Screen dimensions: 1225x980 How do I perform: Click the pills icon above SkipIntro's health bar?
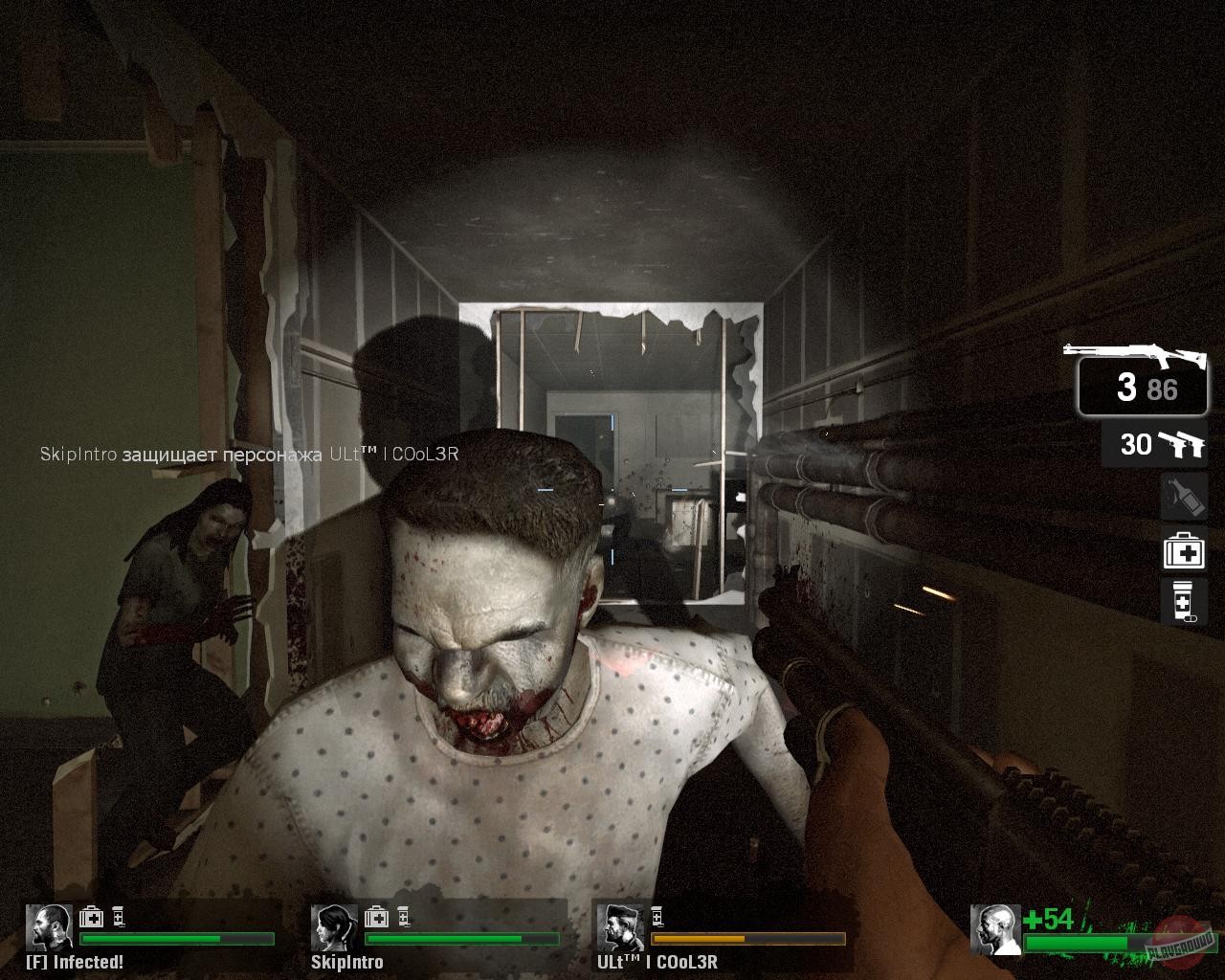pyautogui.click(x=402, y=917)
